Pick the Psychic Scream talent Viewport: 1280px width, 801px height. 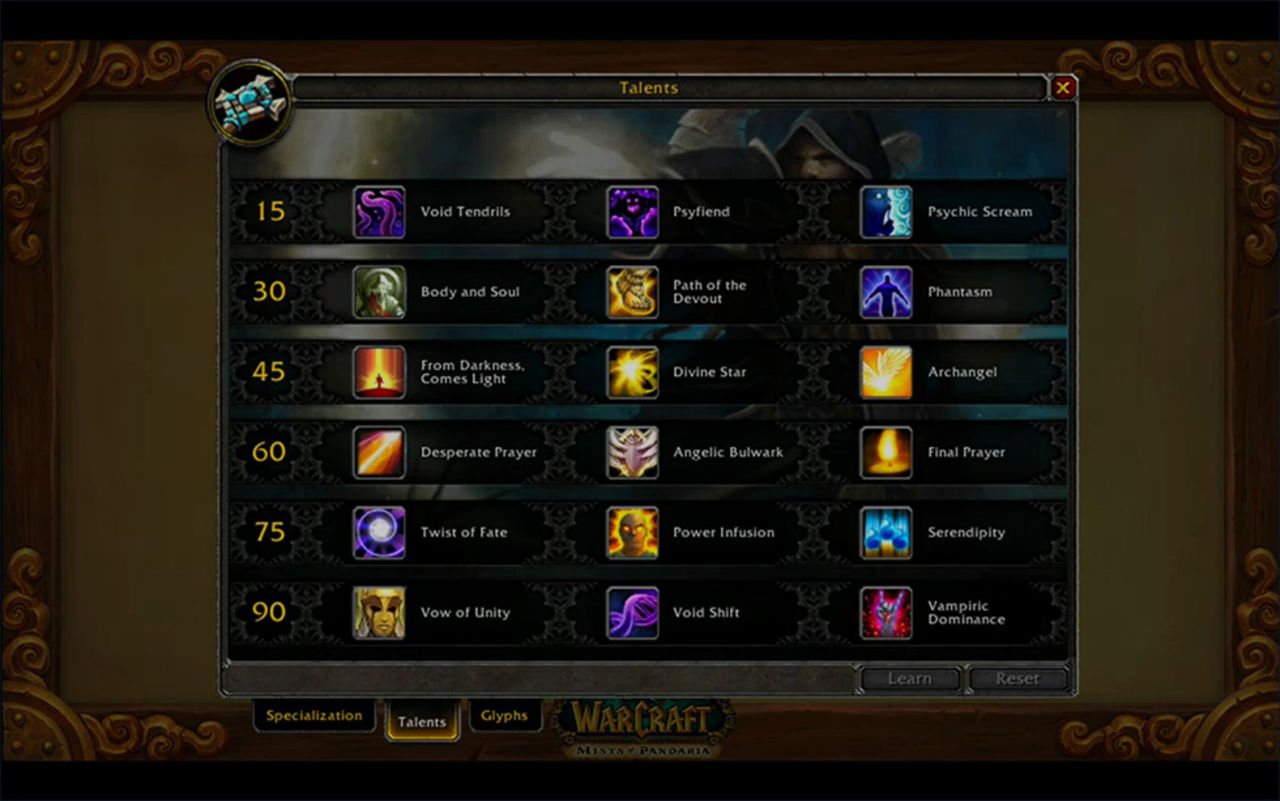pyautogui.click(x=887, y=212)
